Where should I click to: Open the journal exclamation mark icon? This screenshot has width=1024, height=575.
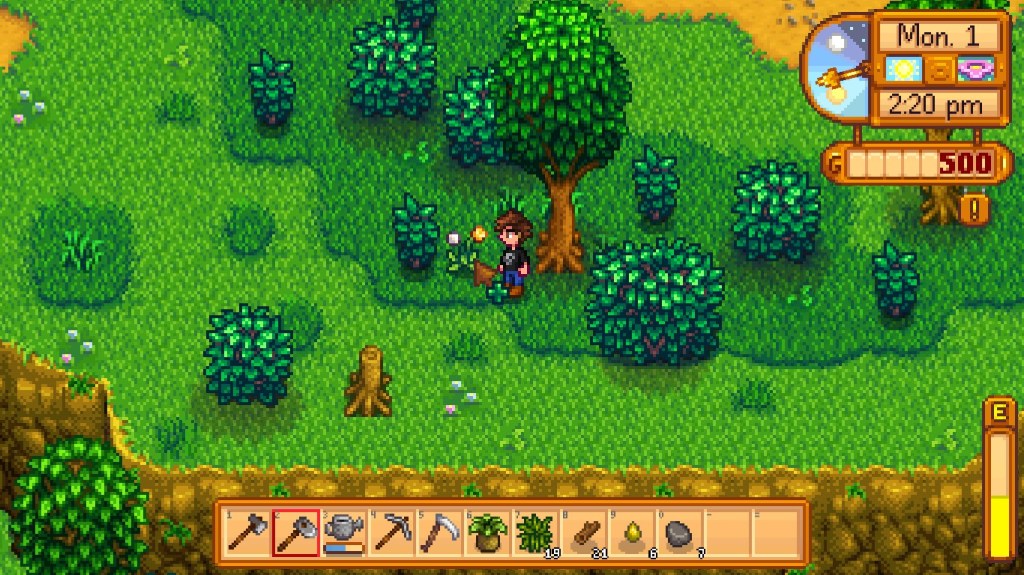[973, 209]
